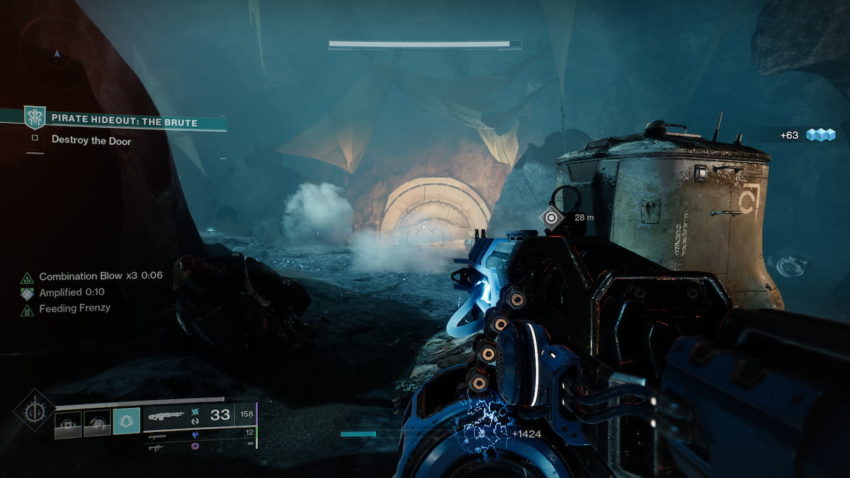Click the super ability diamond icon
This screenshot has width=850, height=478.
pyautogui.click(x=33, y=410)
